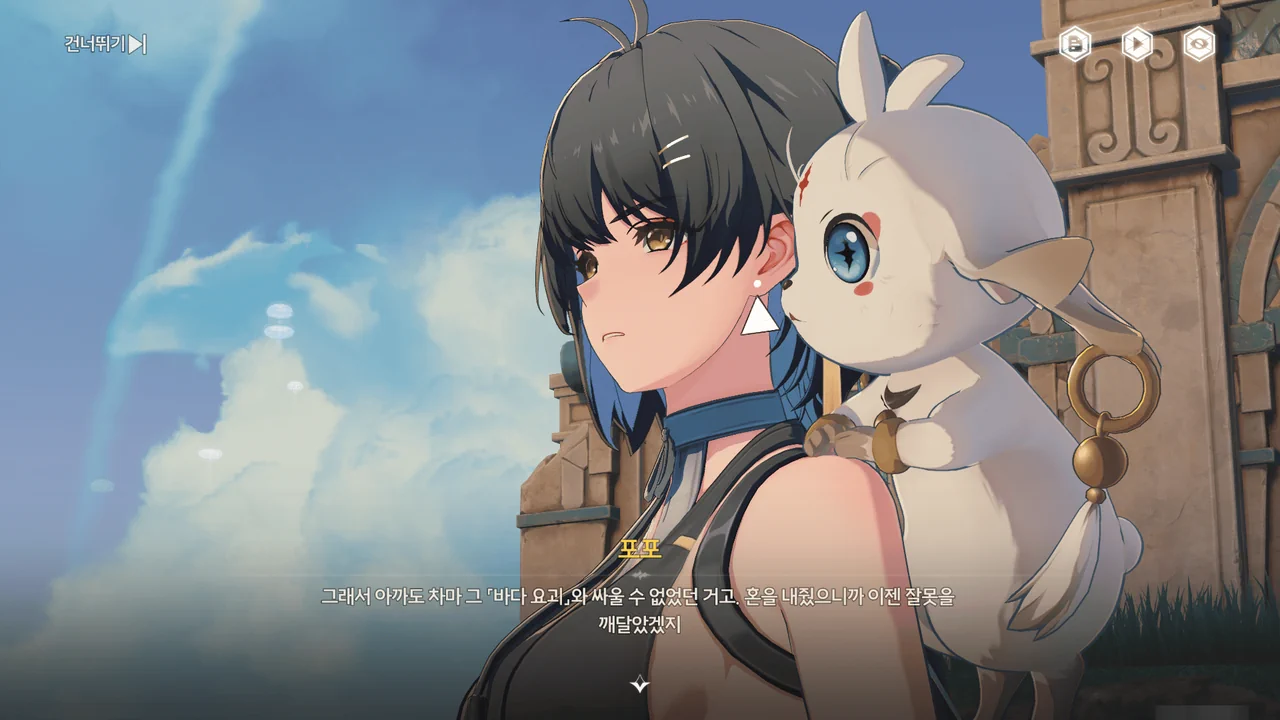Hide the dialogue interface with eye icon
Viewport: 1280px width, 720px height.
point(1199,44)
